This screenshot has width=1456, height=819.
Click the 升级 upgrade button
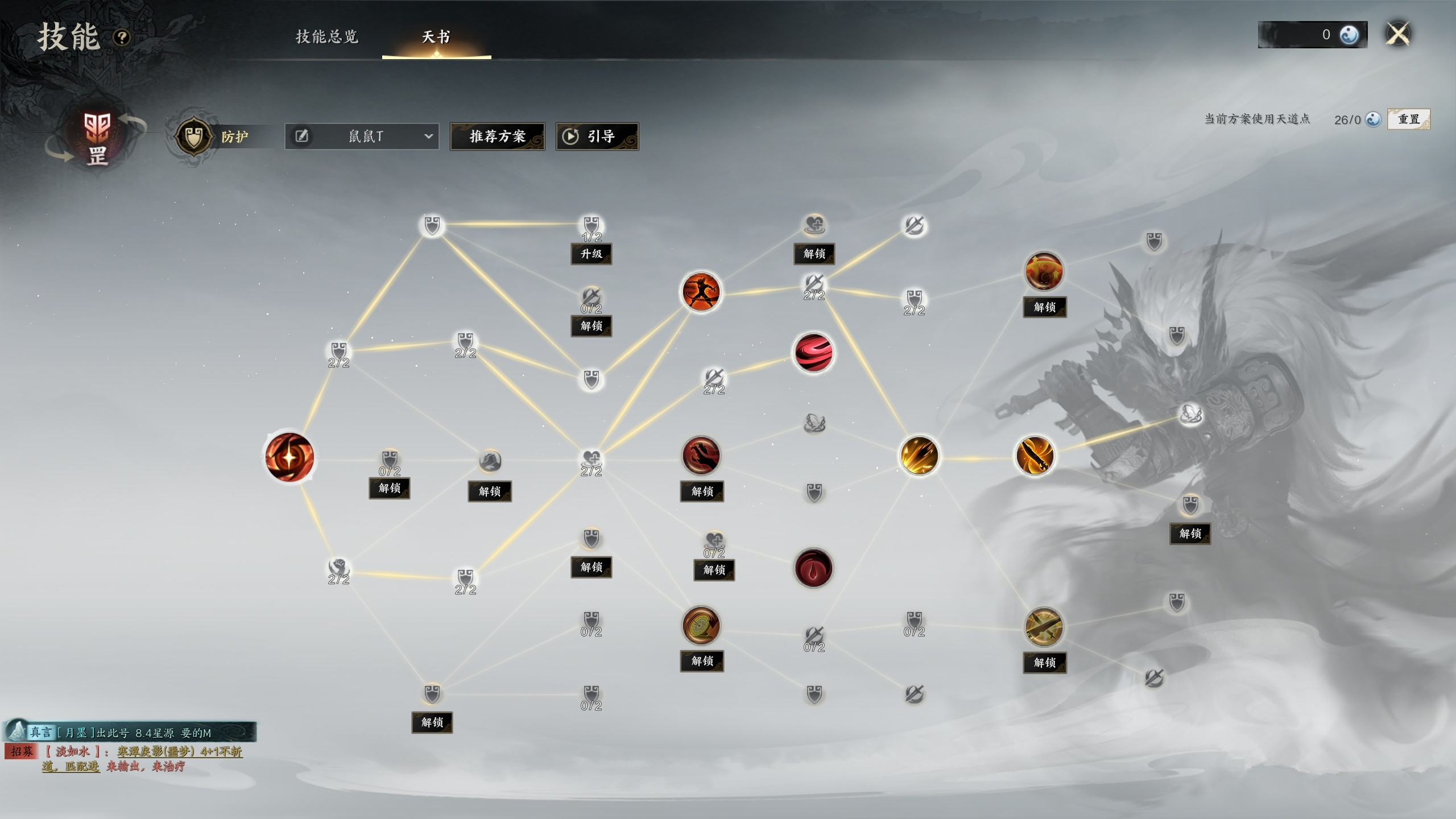tap(591, 254)
